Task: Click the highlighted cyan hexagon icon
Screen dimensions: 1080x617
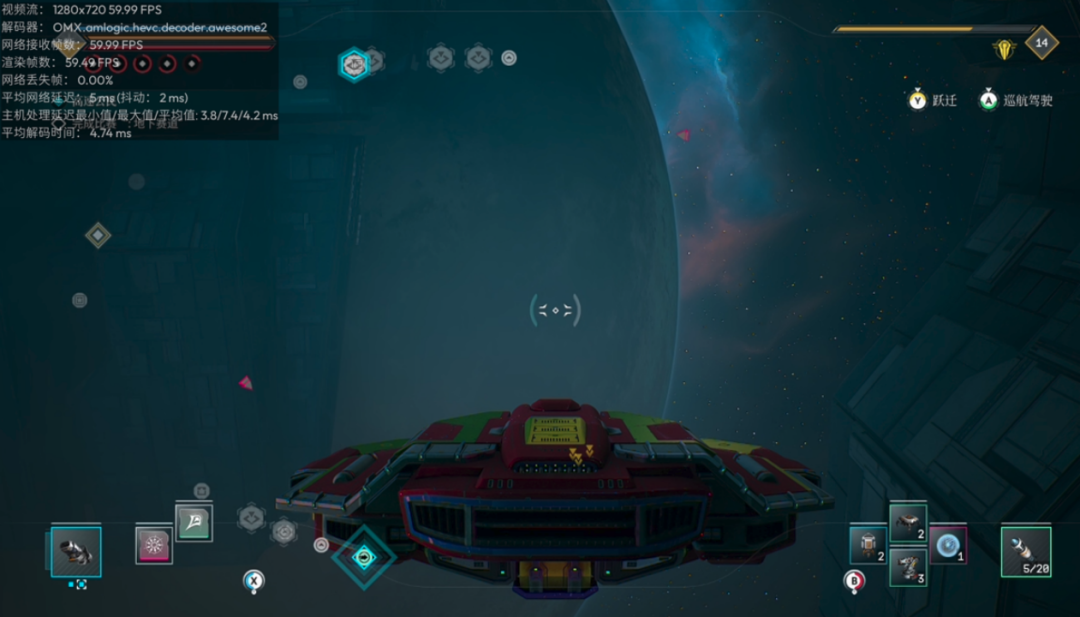Action: (x=353, y=65)
